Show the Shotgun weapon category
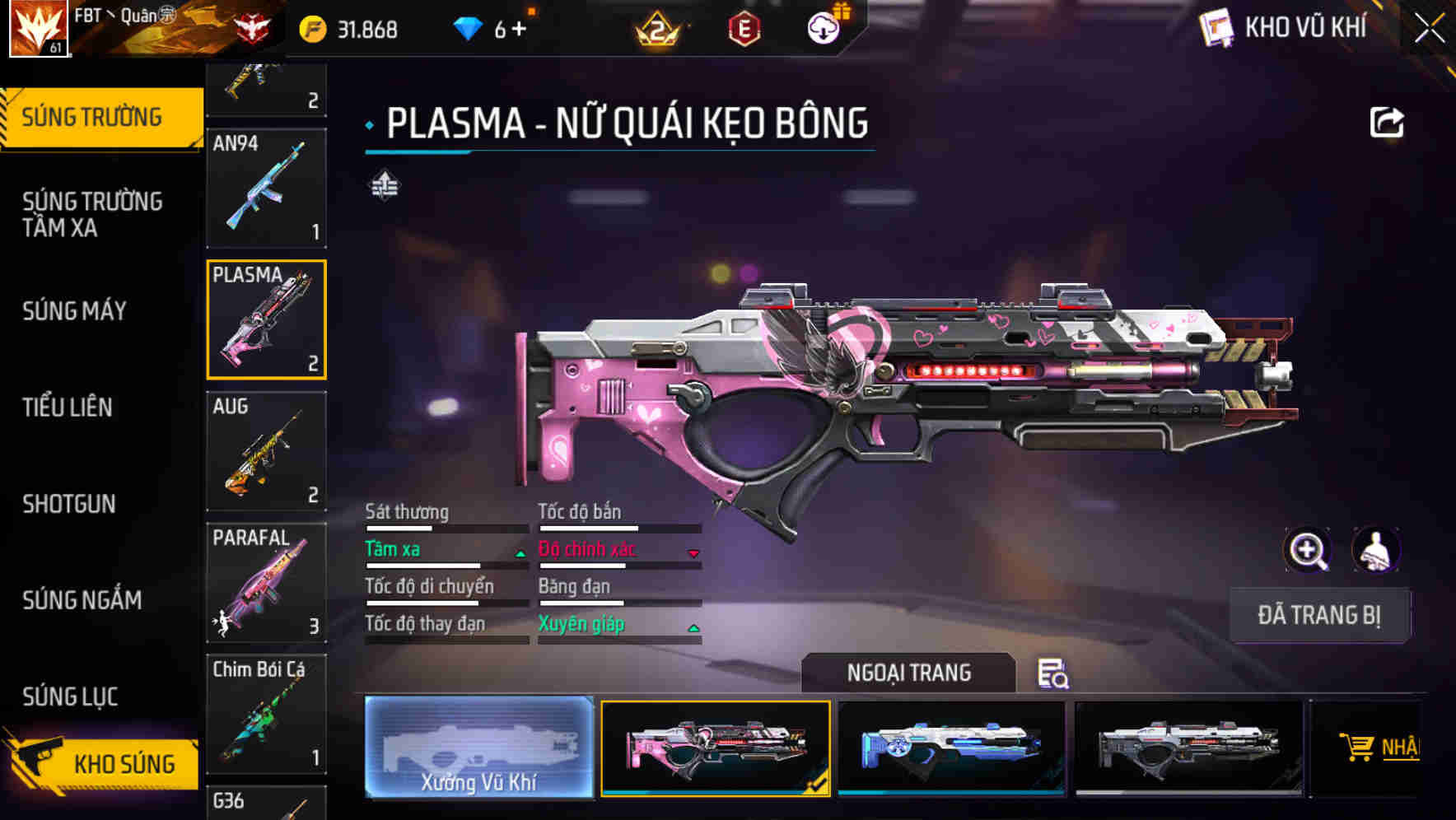The height and width of the screenshot is (820, 1456). (69, 503)
